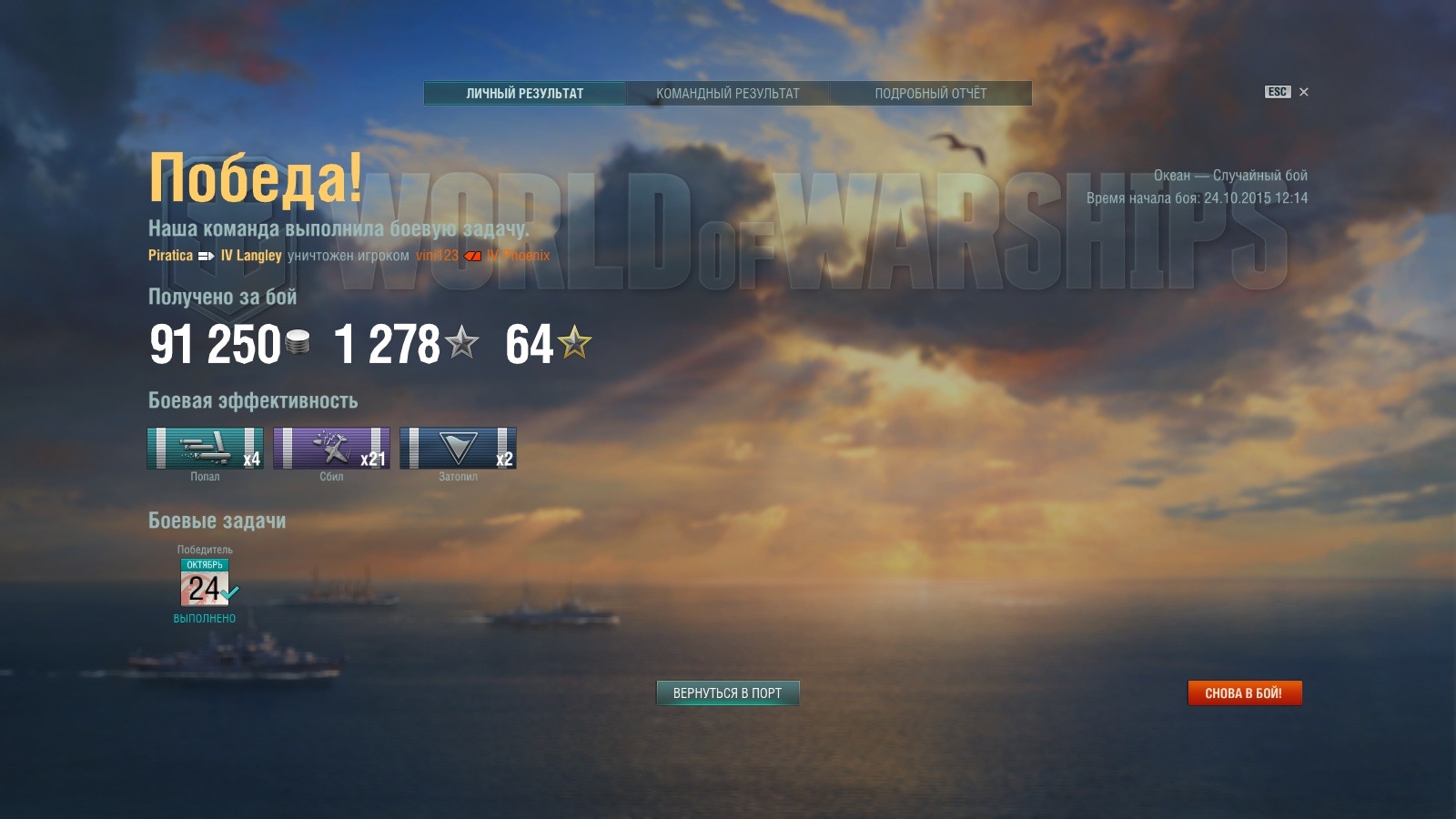The width and height of the screenshot is (1456, 819).
Task: Click the silver experience star icon
Action: pyautogui.click(x=463, y=342)
